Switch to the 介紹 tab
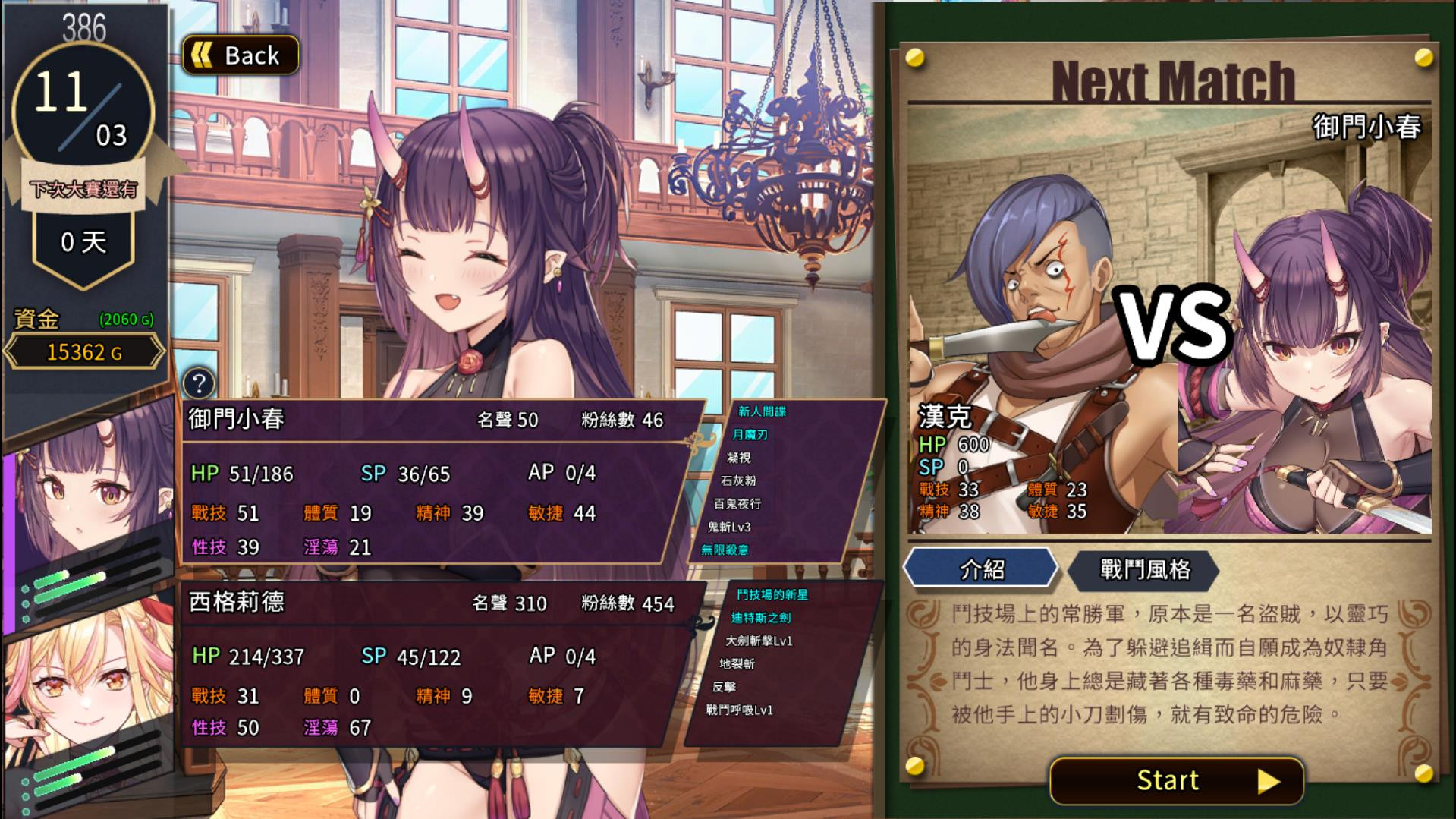Screen dimensions: 1456x819 [981, 569]
